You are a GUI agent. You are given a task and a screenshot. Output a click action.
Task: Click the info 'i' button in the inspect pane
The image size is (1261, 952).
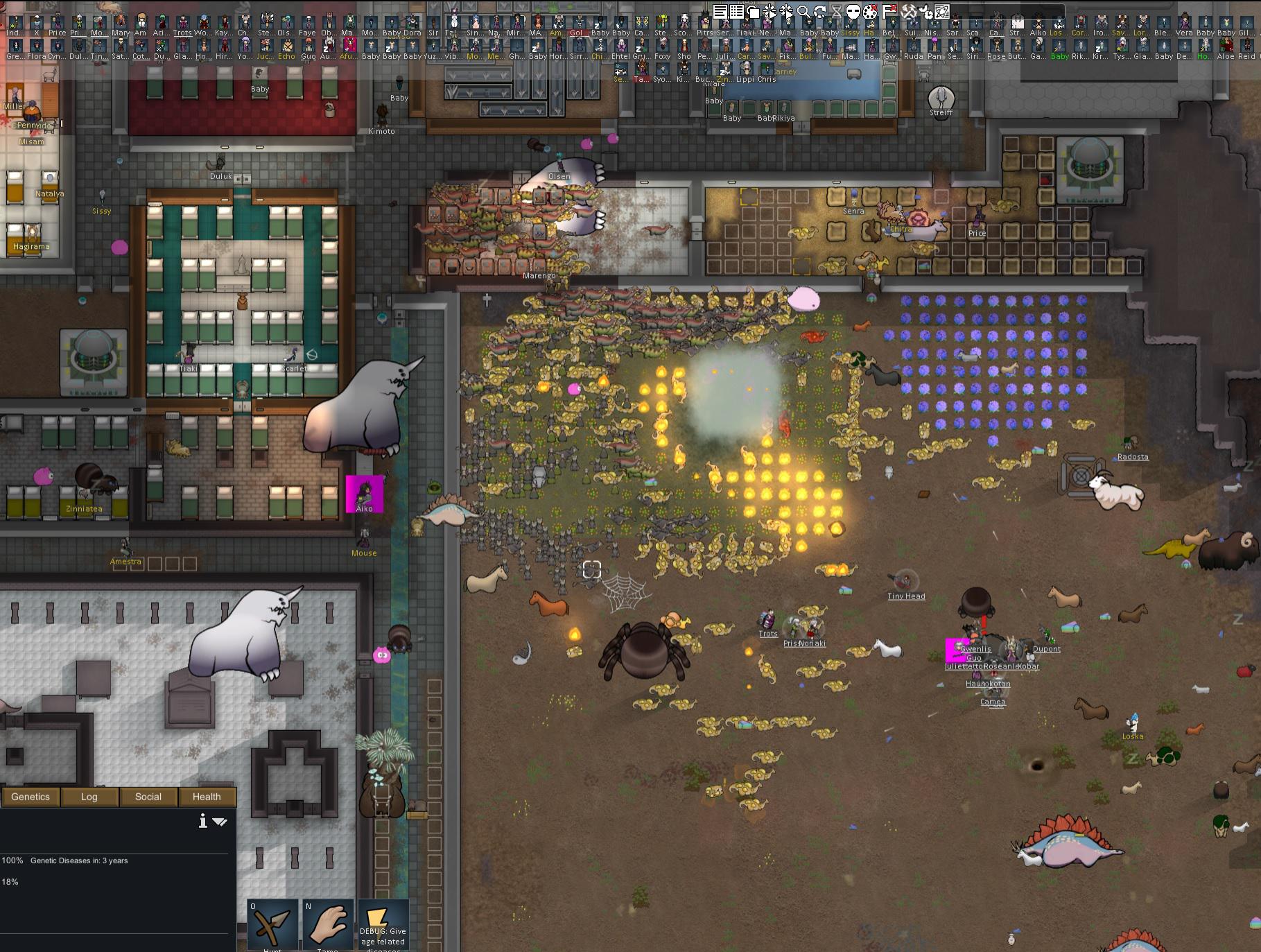pyautogui.click(x=202, y=822)
